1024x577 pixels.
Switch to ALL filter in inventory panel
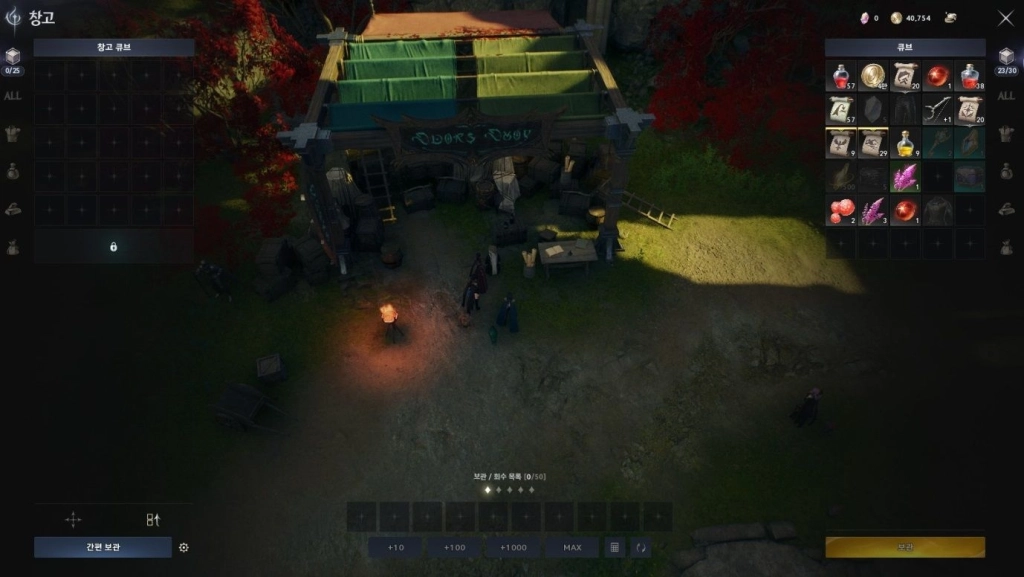[1006, 96]
